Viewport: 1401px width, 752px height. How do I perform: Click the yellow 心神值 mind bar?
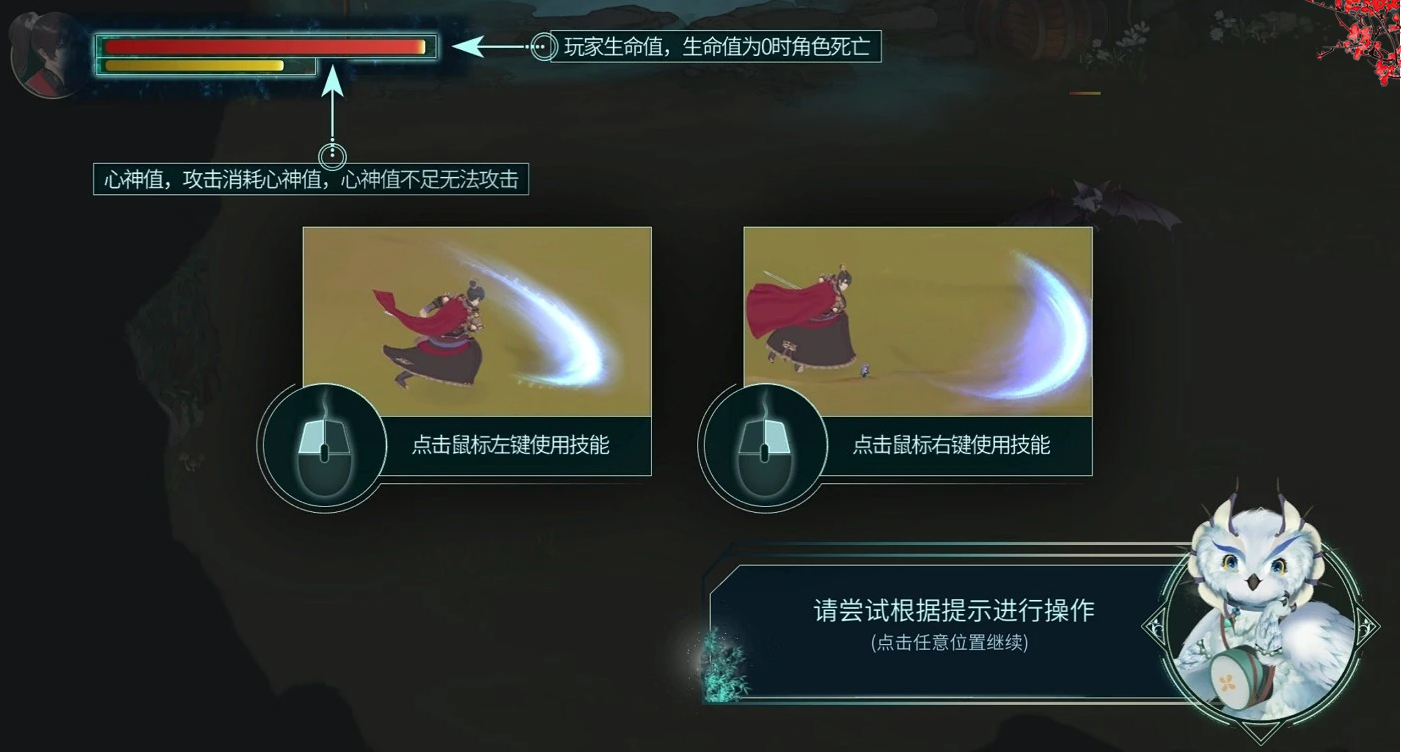tap(195, 66)
